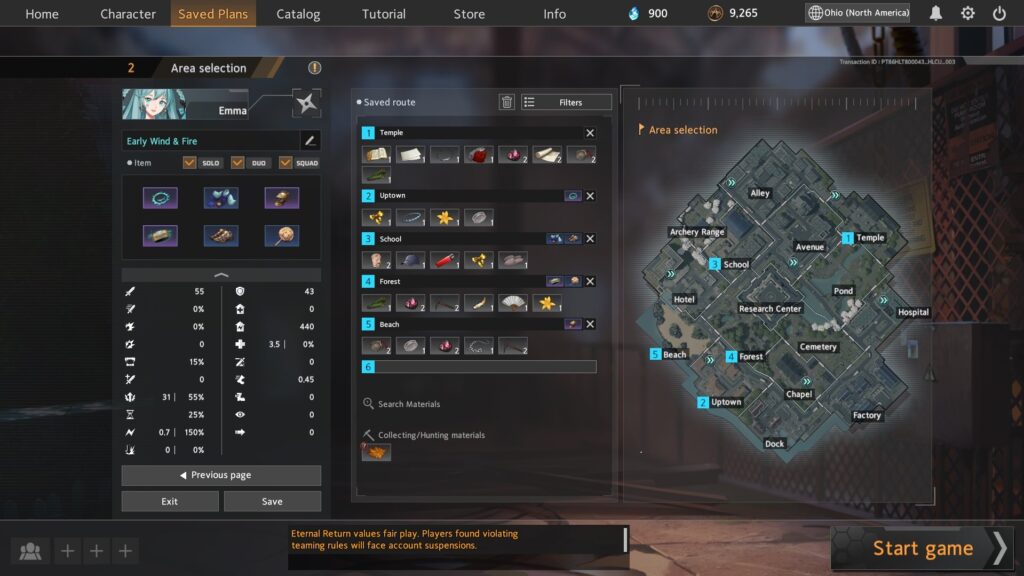Open the settings gear icon
The height and width of the screenshot is (576, 1024).
968,14
